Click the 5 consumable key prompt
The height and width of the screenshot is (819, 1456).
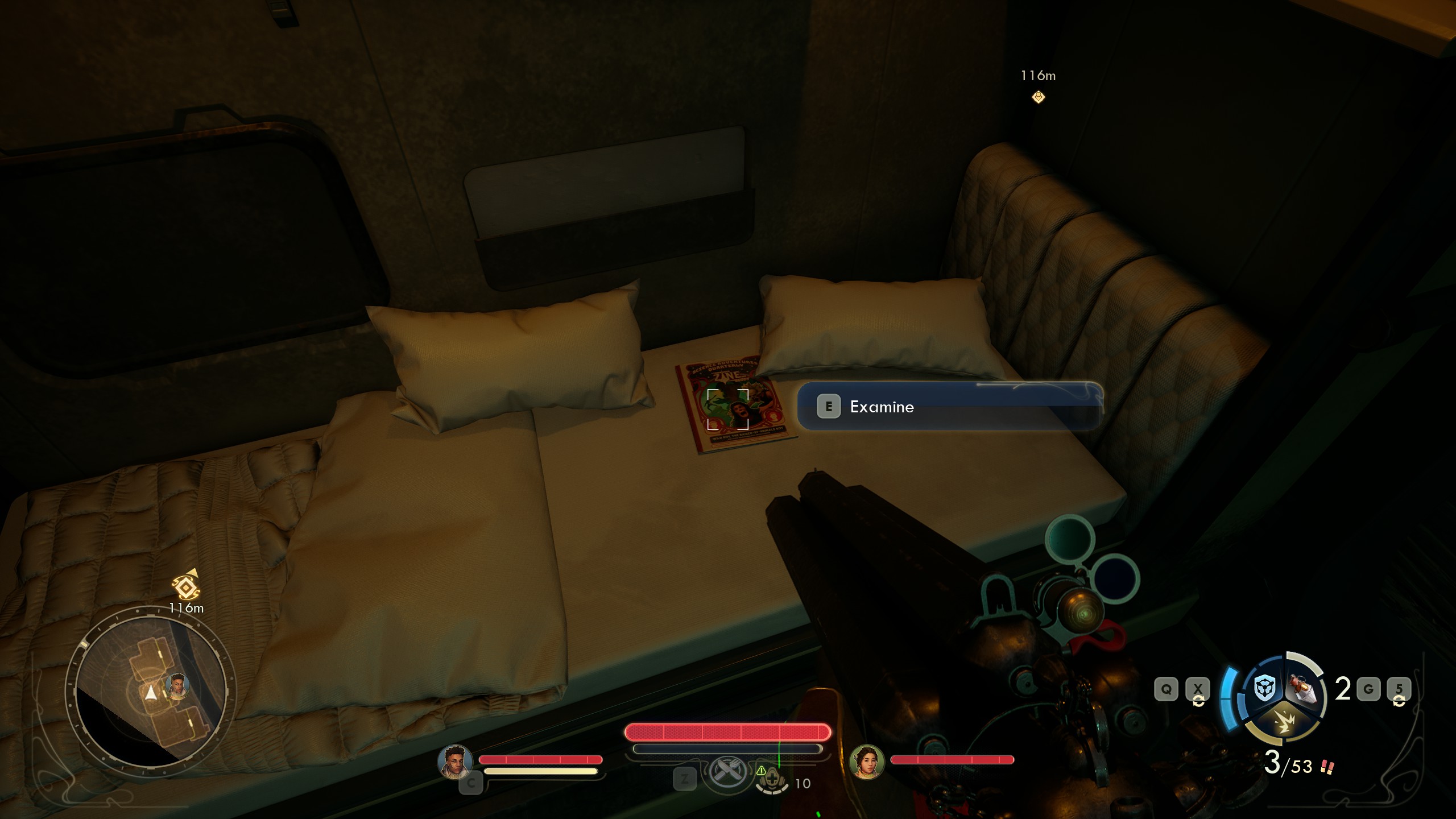1400,689
